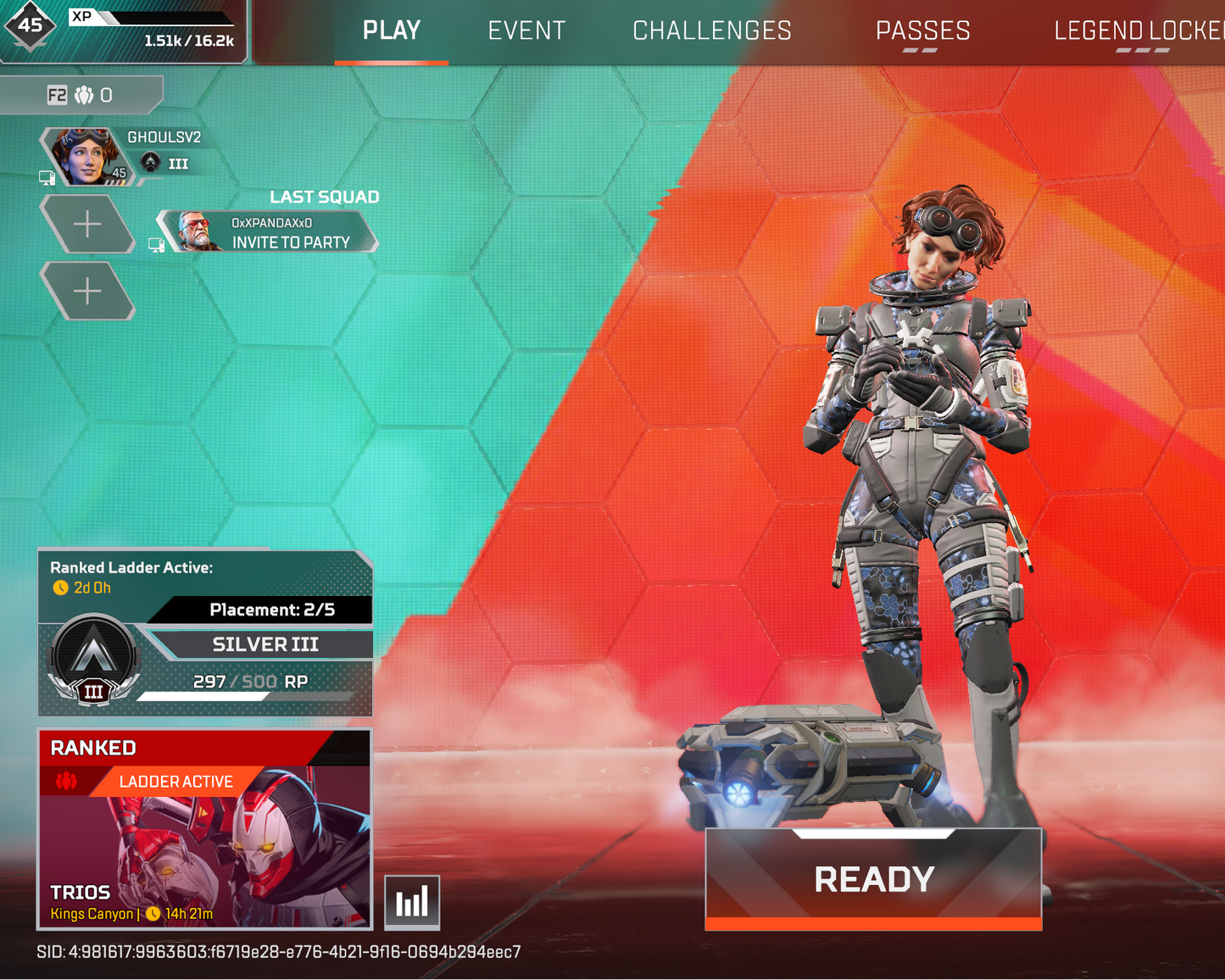Go to the CHALLENGES tab

click(x=712, y=31)
